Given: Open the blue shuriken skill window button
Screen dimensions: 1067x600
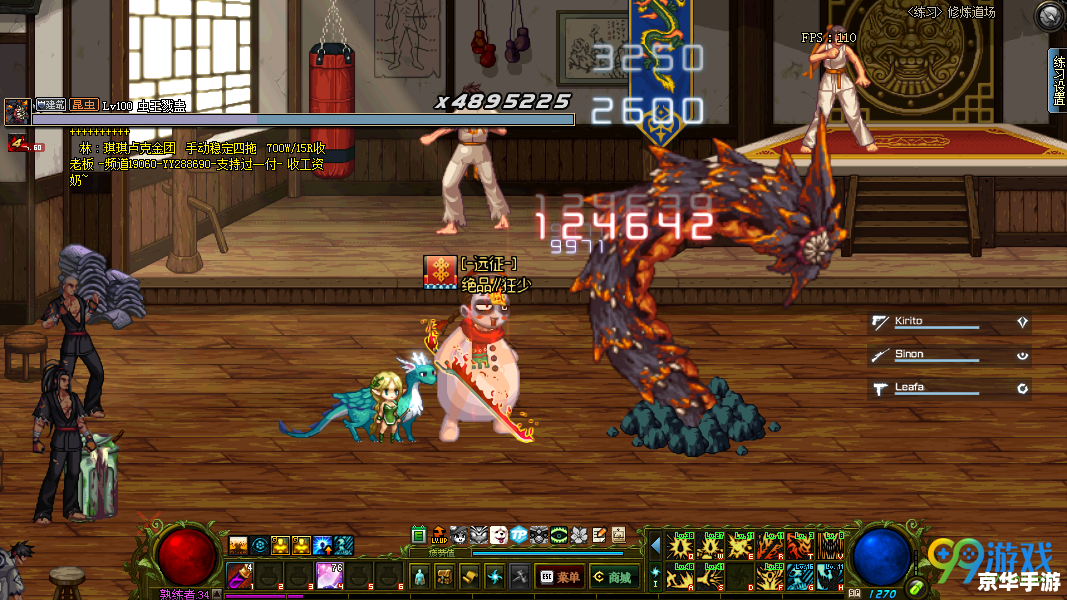Looking at the screenshot, I should (494, 576).
